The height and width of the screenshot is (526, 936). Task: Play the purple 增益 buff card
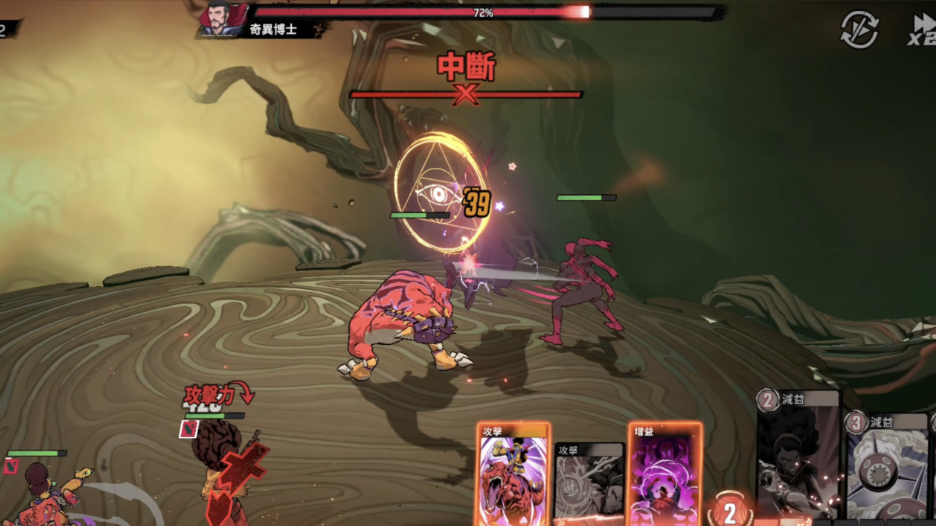(665, 476)
